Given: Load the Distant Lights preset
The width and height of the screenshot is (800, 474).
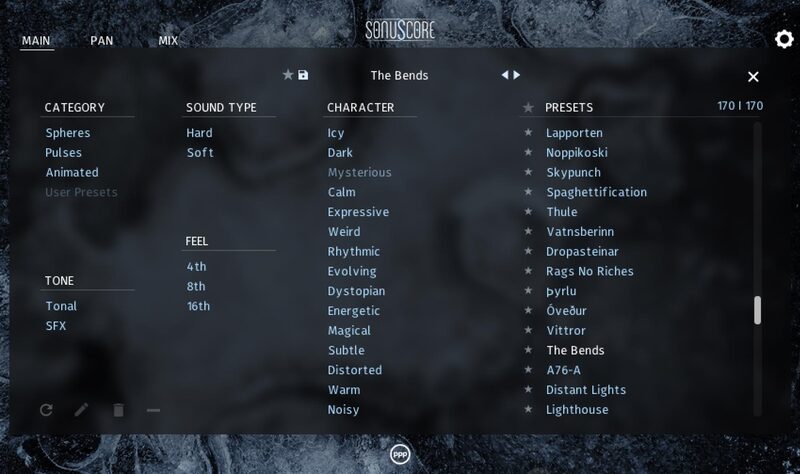Looking at the screenshot, I should (x=586, y=390).
